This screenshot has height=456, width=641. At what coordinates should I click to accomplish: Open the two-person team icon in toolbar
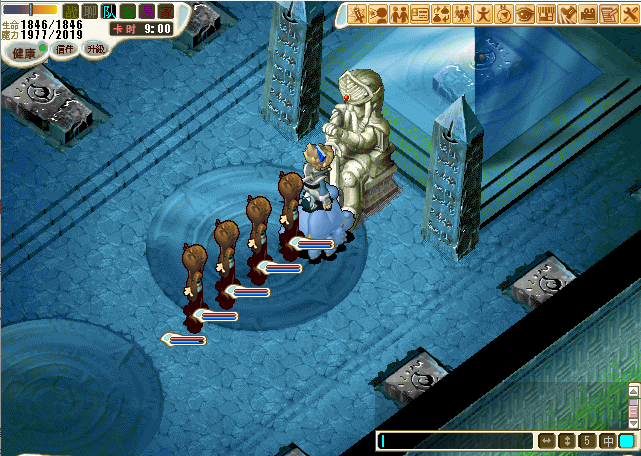(x=400, y=14)
